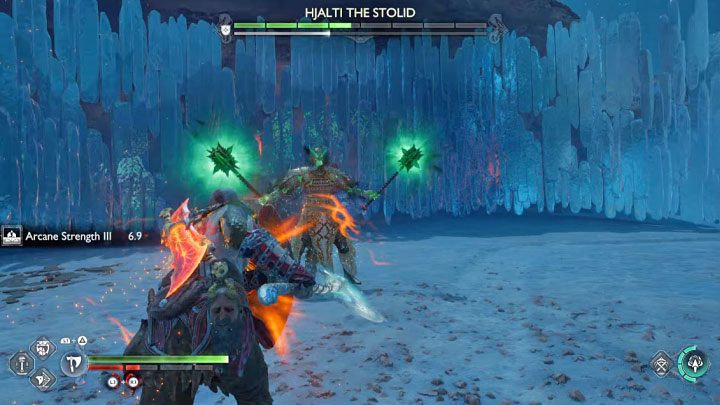Image resolution: width=720 pixels, height=405 pixels.
Task: Choose the hammer-shaped diamond icon
Action: pyautogui.click(x=20, y=364)
